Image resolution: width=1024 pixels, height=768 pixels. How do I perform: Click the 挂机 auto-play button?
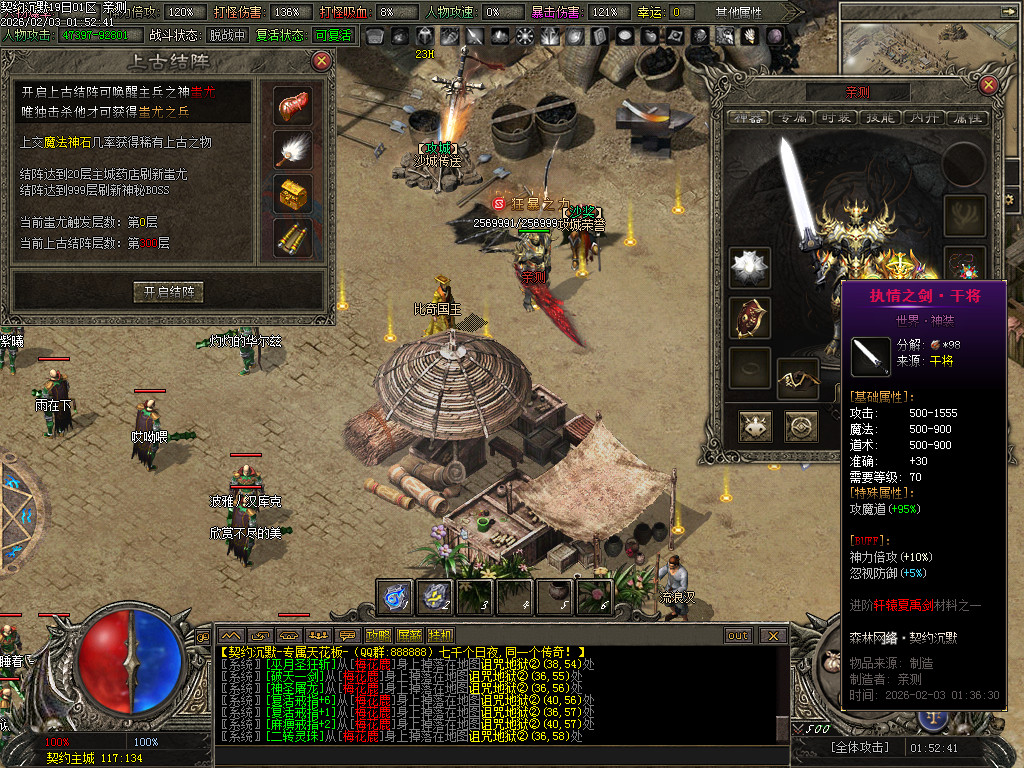(x=440, y=635)
